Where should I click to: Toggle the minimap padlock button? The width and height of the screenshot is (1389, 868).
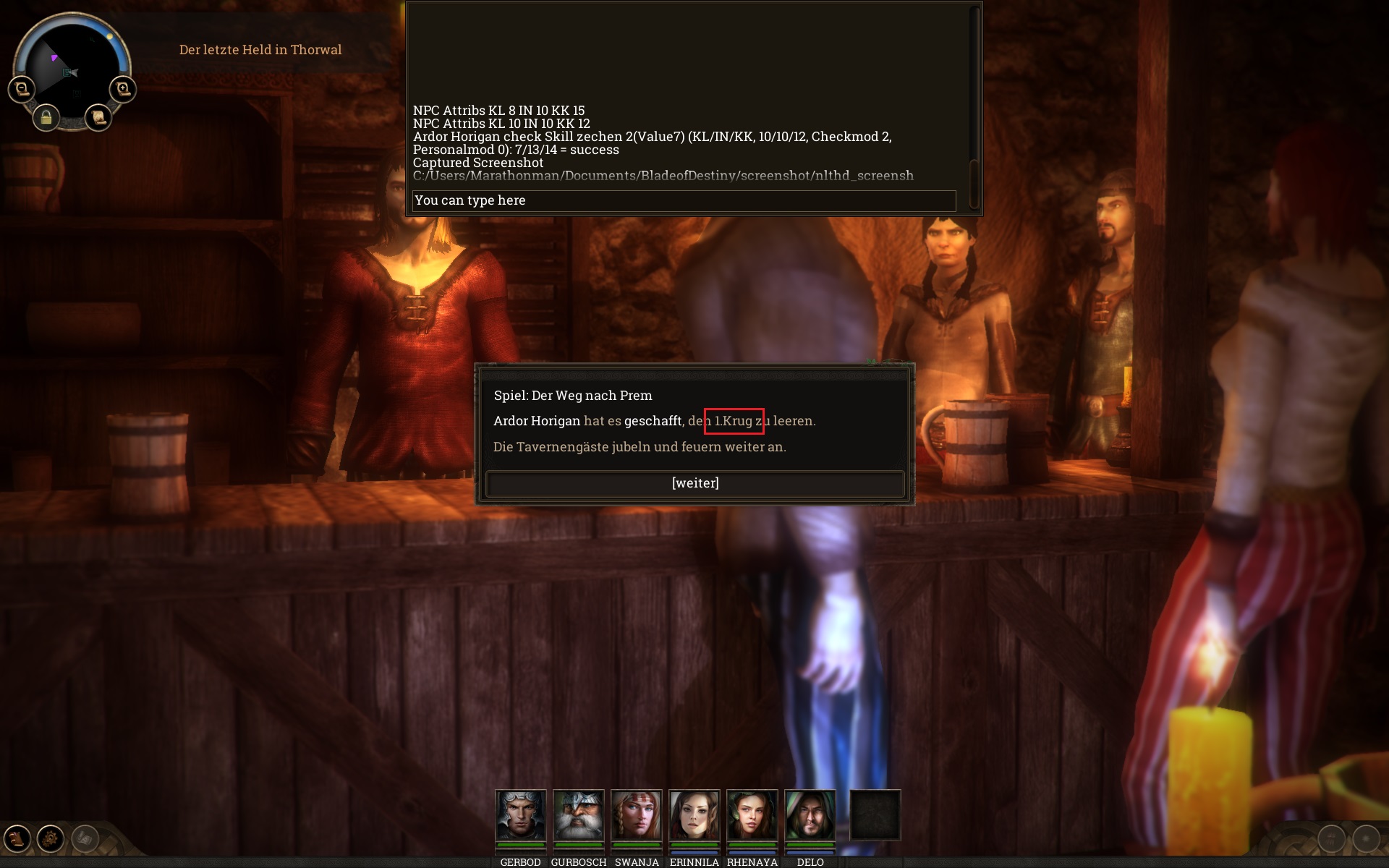tap(46, 117)
